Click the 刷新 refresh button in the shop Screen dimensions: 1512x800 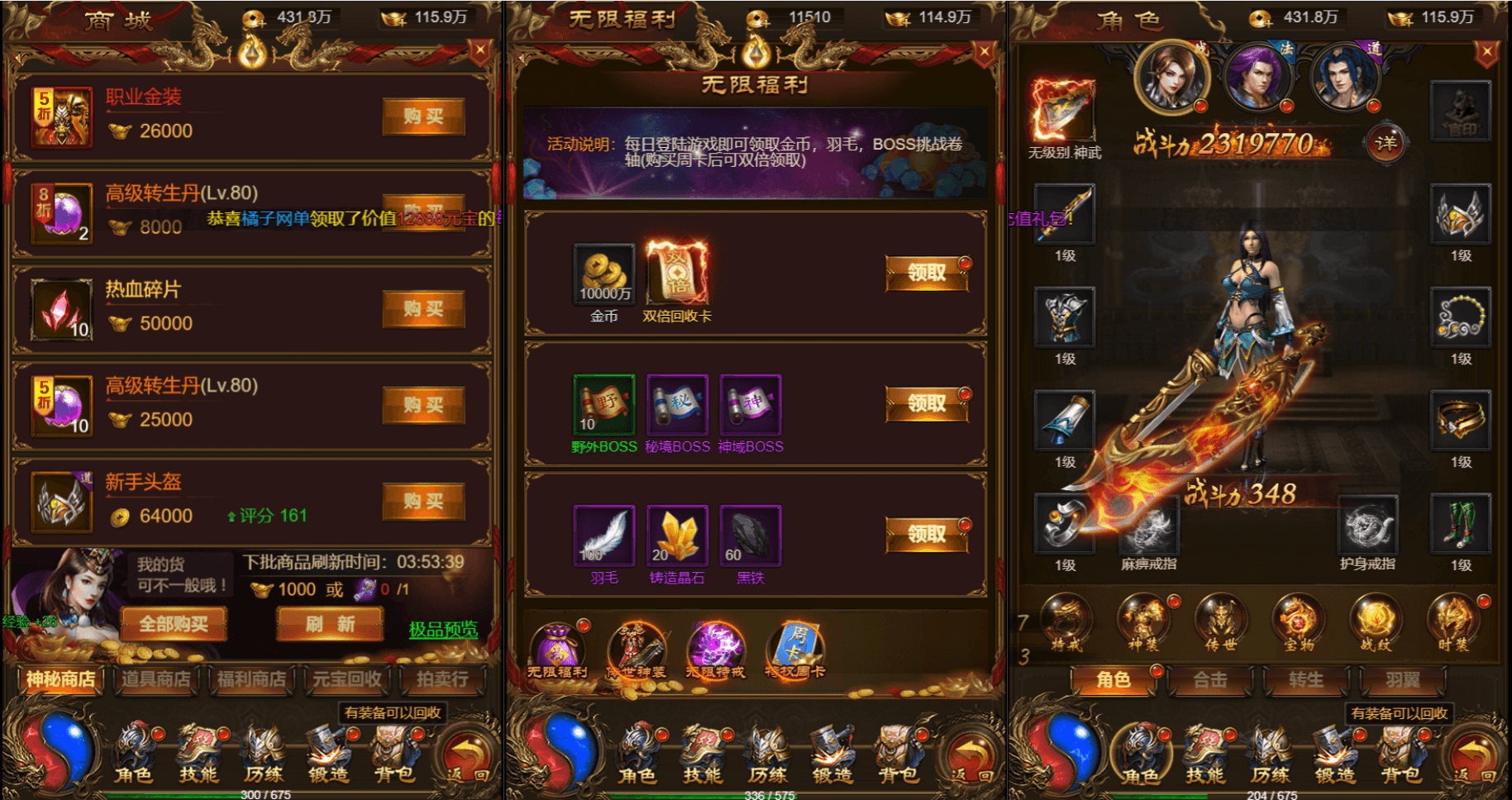[329, 624]
